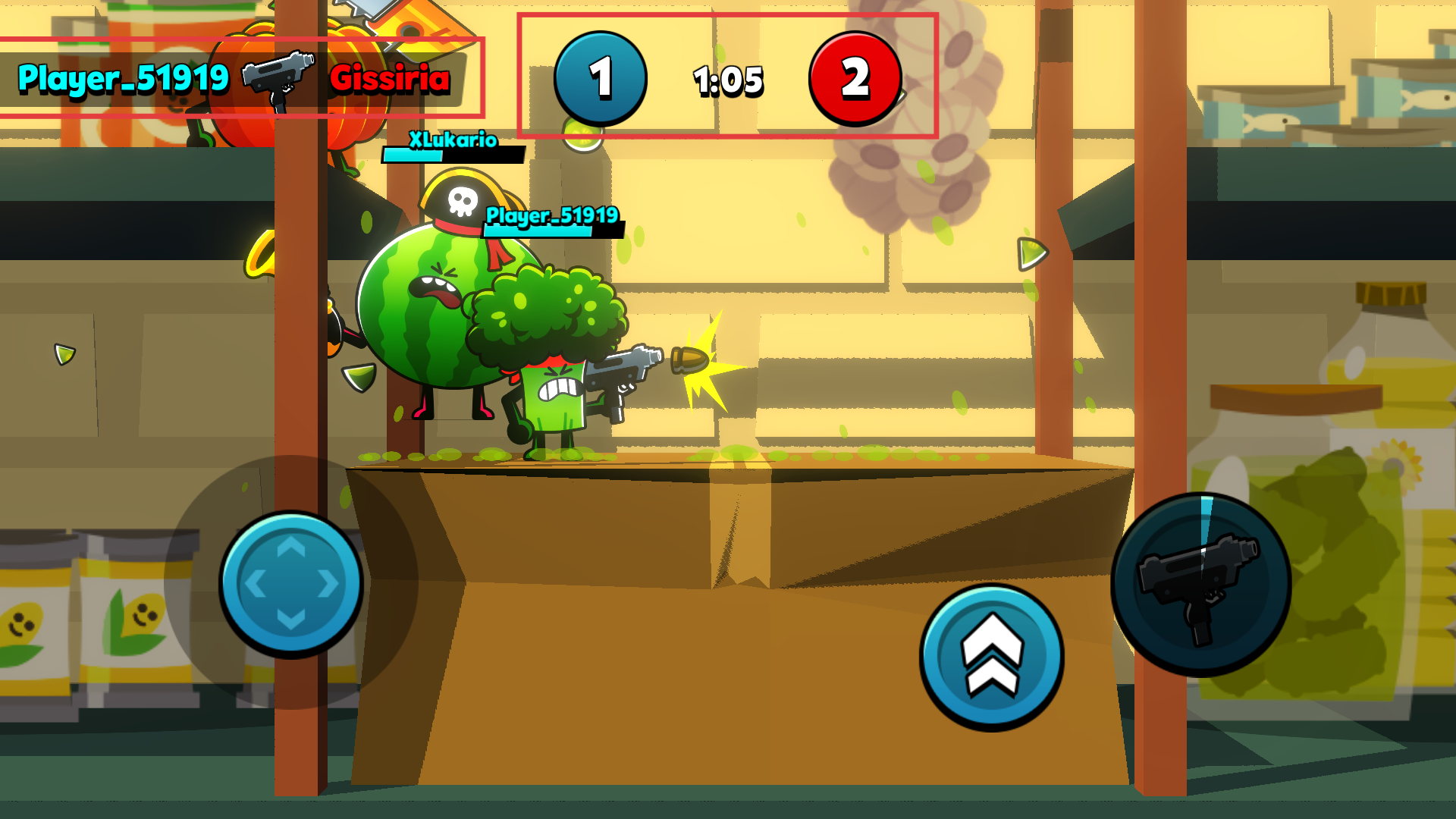The image size is (1456, 819).
Task: Hit the double-arrow jump button
Action: pos(992,657)
